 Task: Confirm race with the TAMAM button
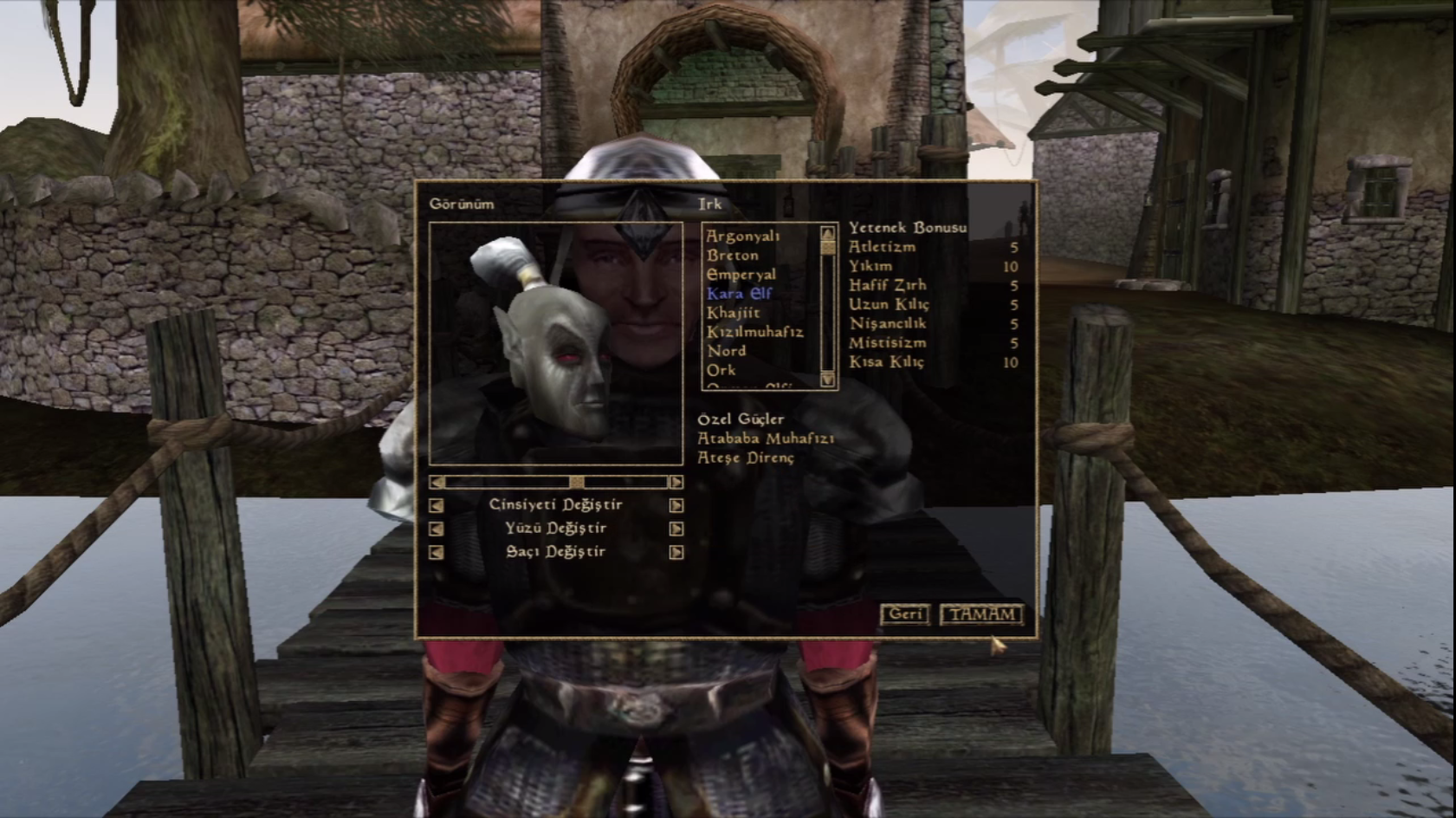click(981, 614)
